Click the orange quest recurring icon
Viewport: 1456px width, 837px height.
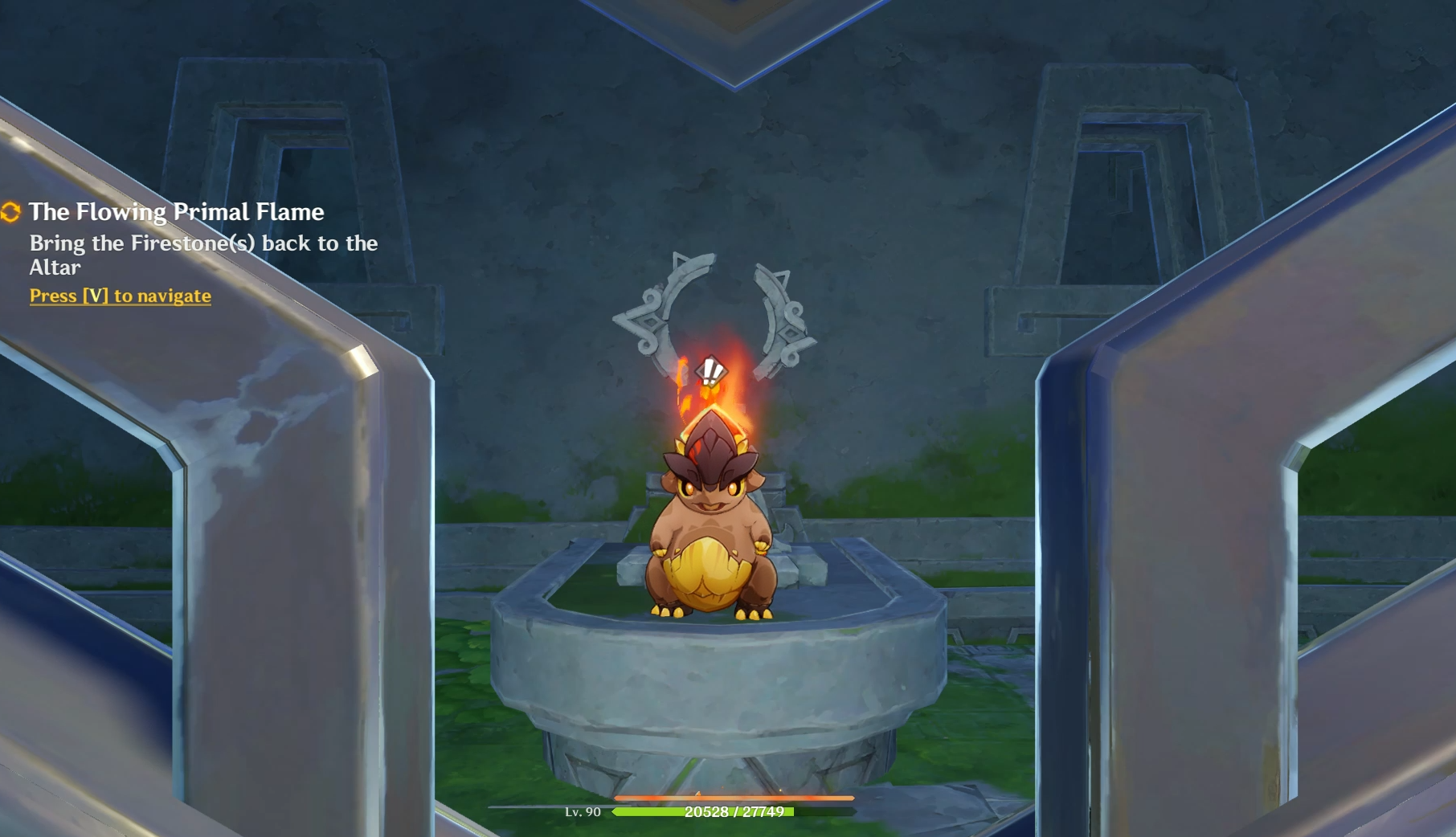[11, 211]
